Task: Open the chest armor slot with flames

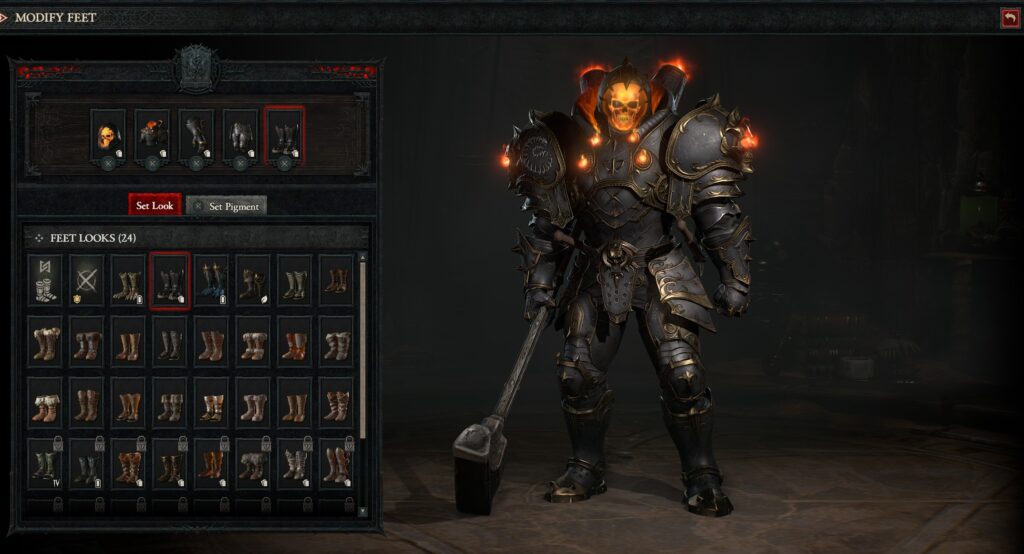Action: (152, 136)
